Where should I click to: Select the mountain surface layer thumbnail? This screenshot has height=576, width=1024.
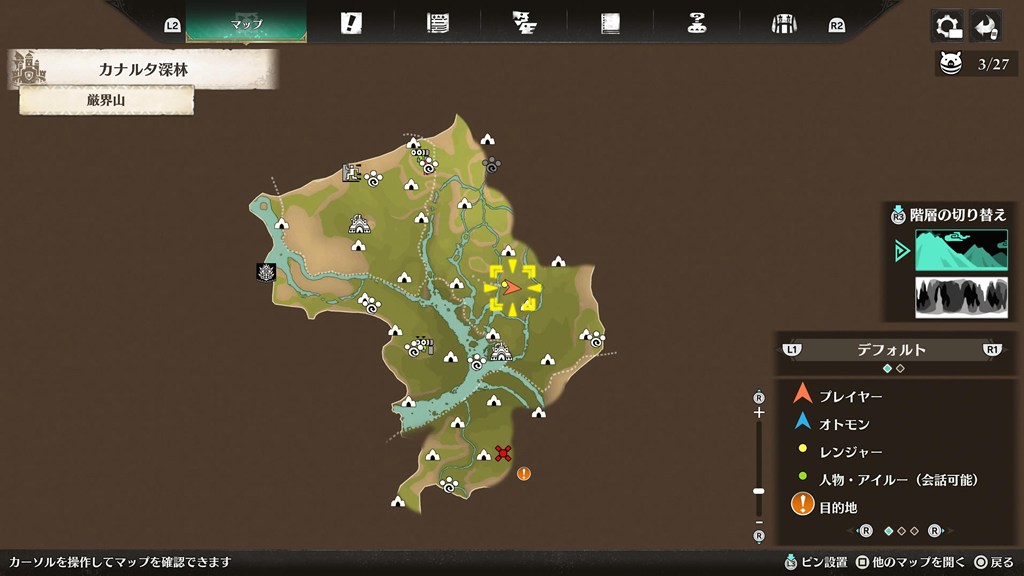click(961, 250)
